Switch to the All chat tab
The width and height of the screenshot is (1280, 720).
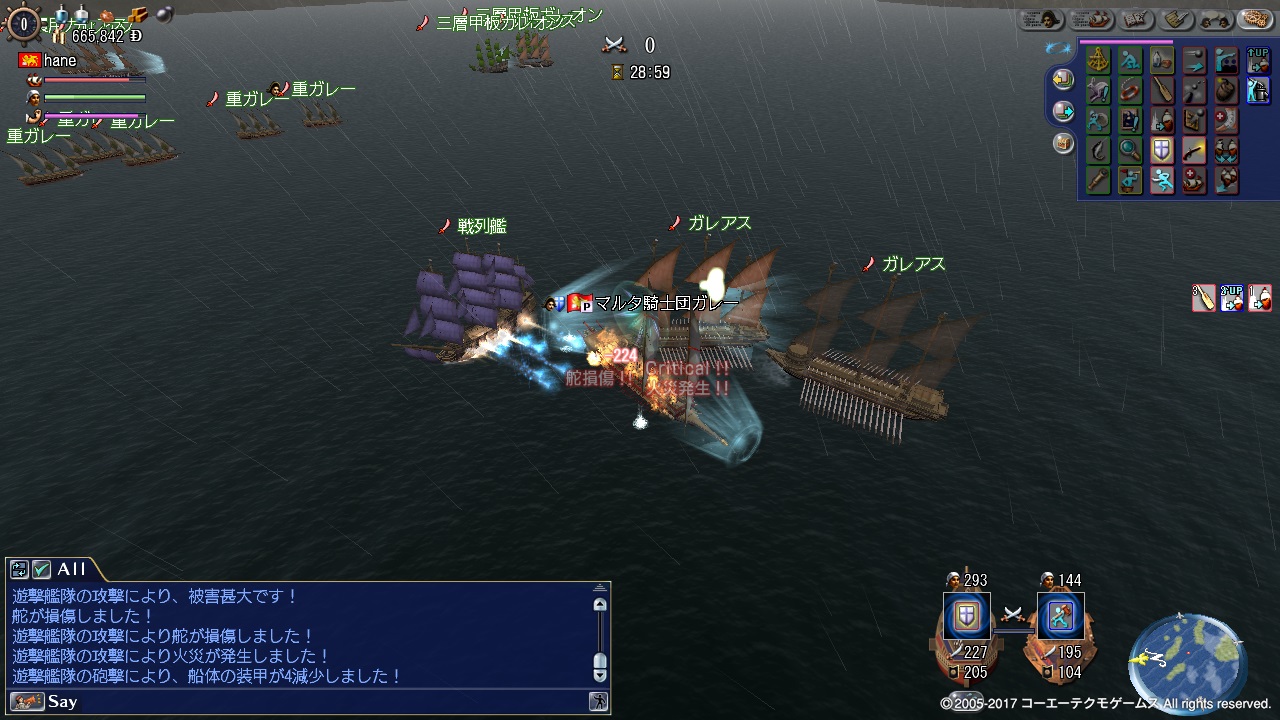(70, 569)
